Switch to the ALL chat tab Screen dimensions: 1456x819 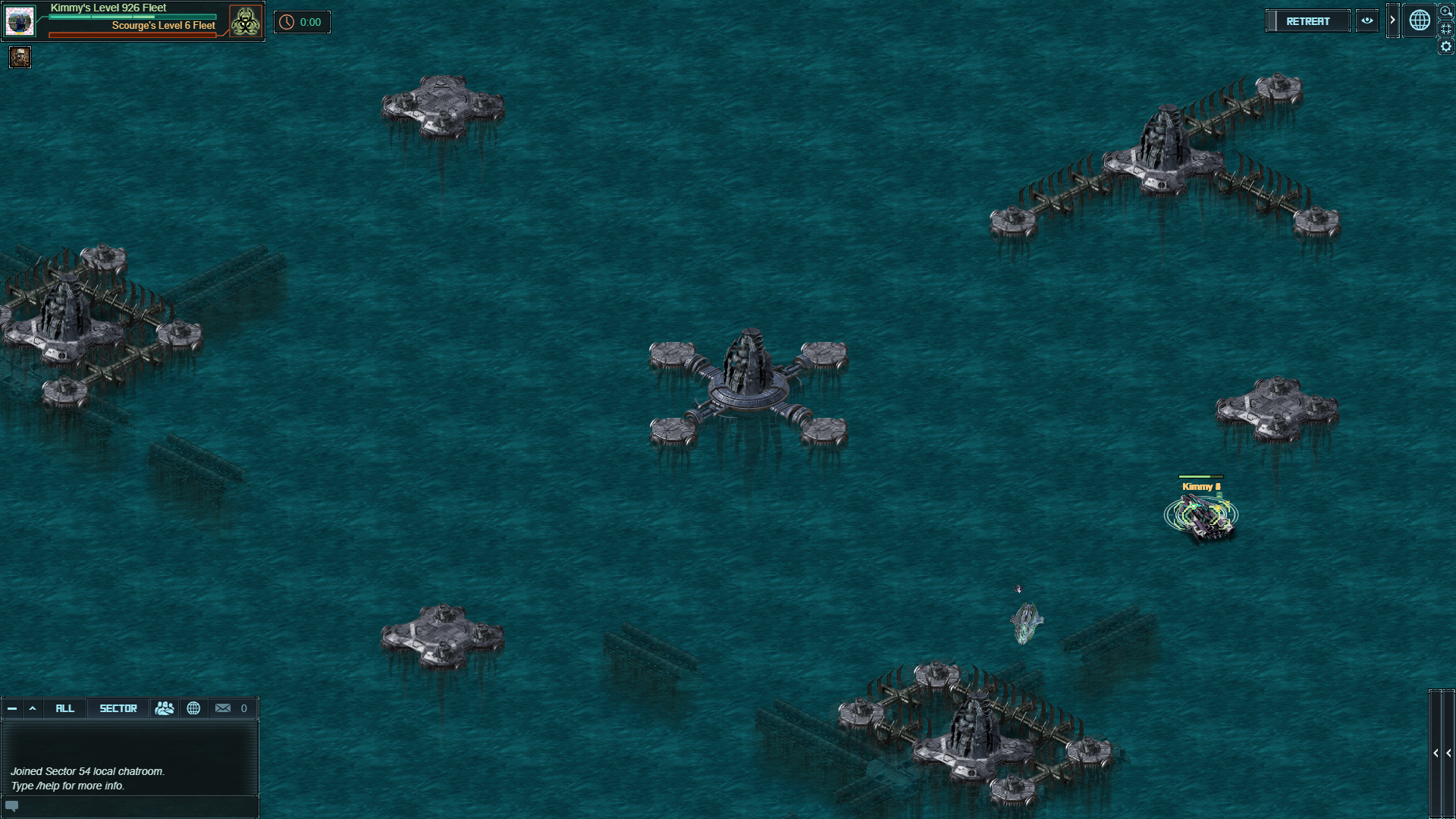[x=65, y=708]
